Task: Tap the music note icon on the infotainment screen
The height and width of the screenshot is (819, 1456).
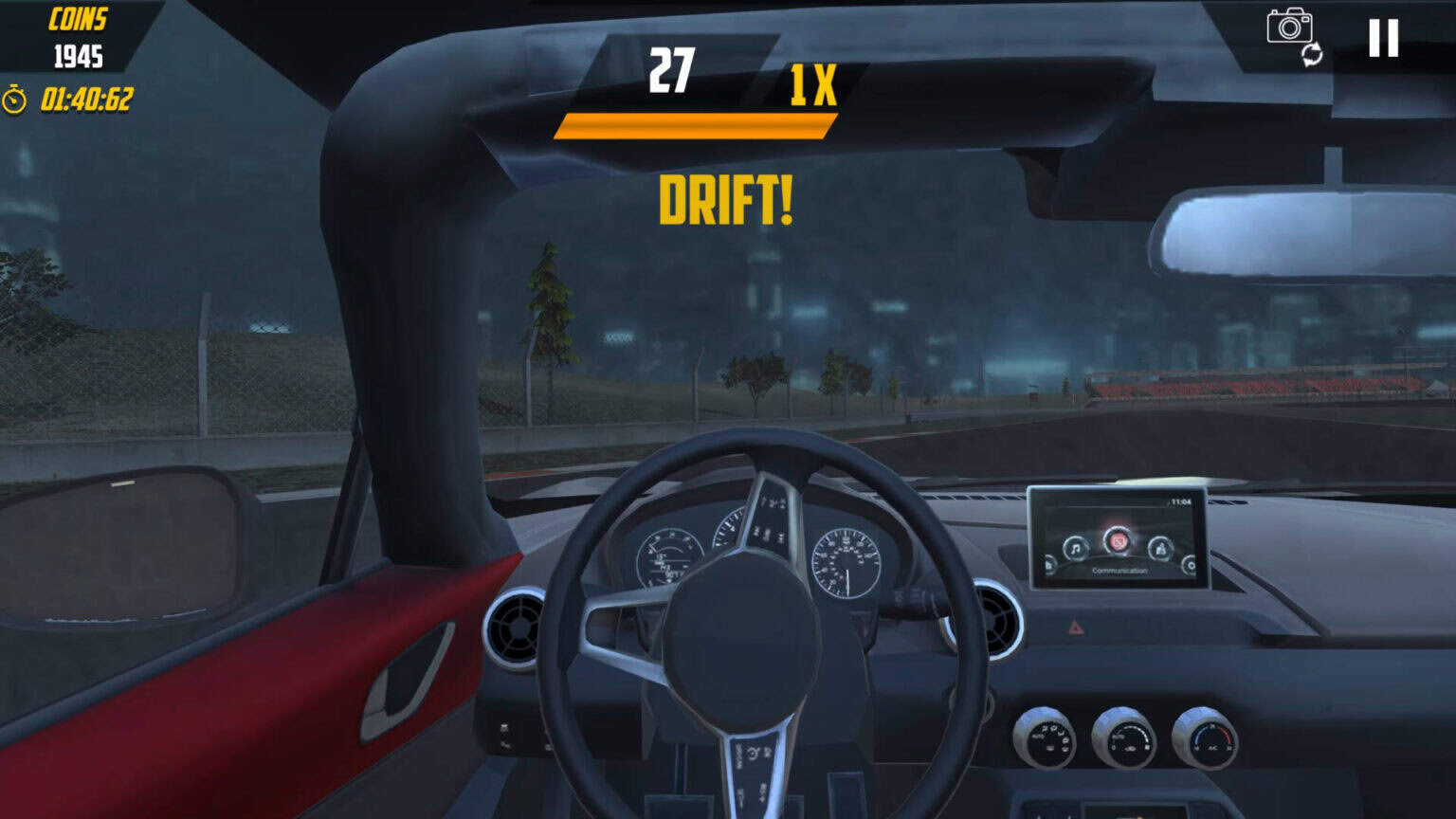Action: pyautogui.click(x=1076, y=547)
